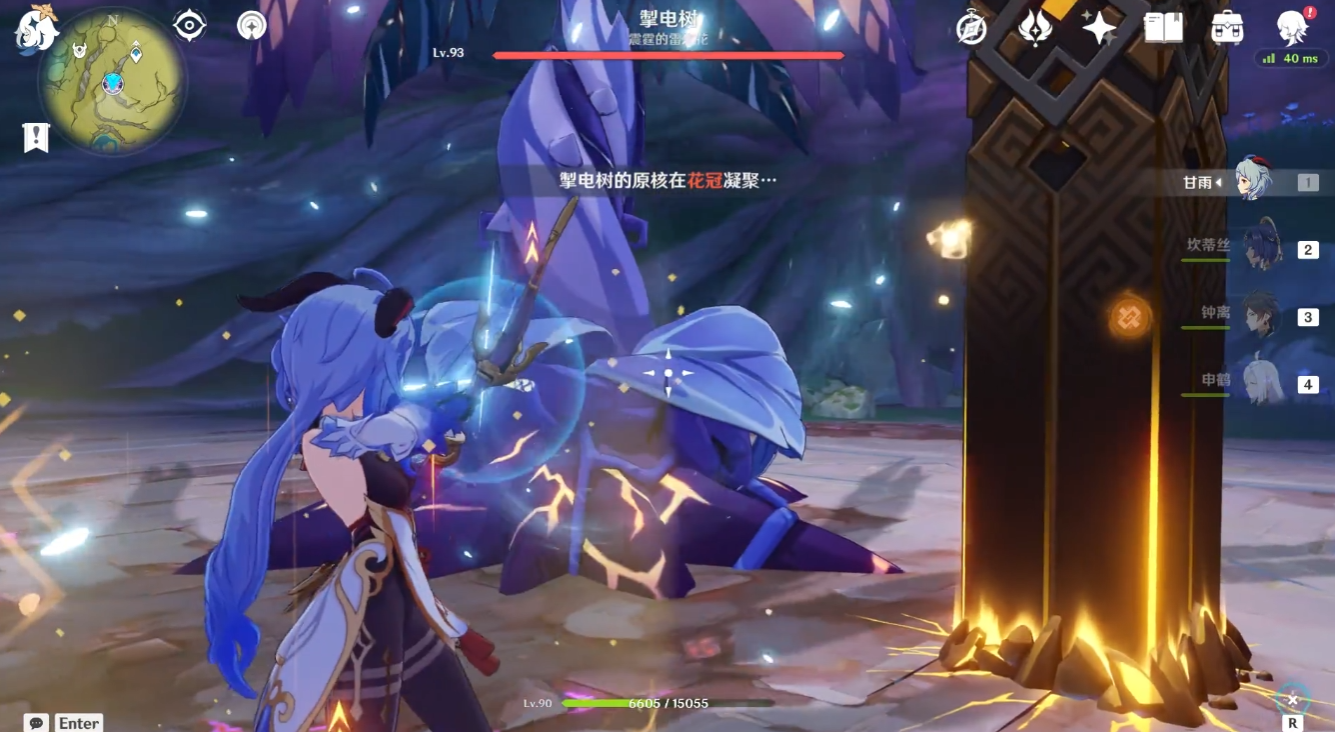Open the backpack inventory
Screen dimensions: 1335x732
click(x=1227, y=27)
